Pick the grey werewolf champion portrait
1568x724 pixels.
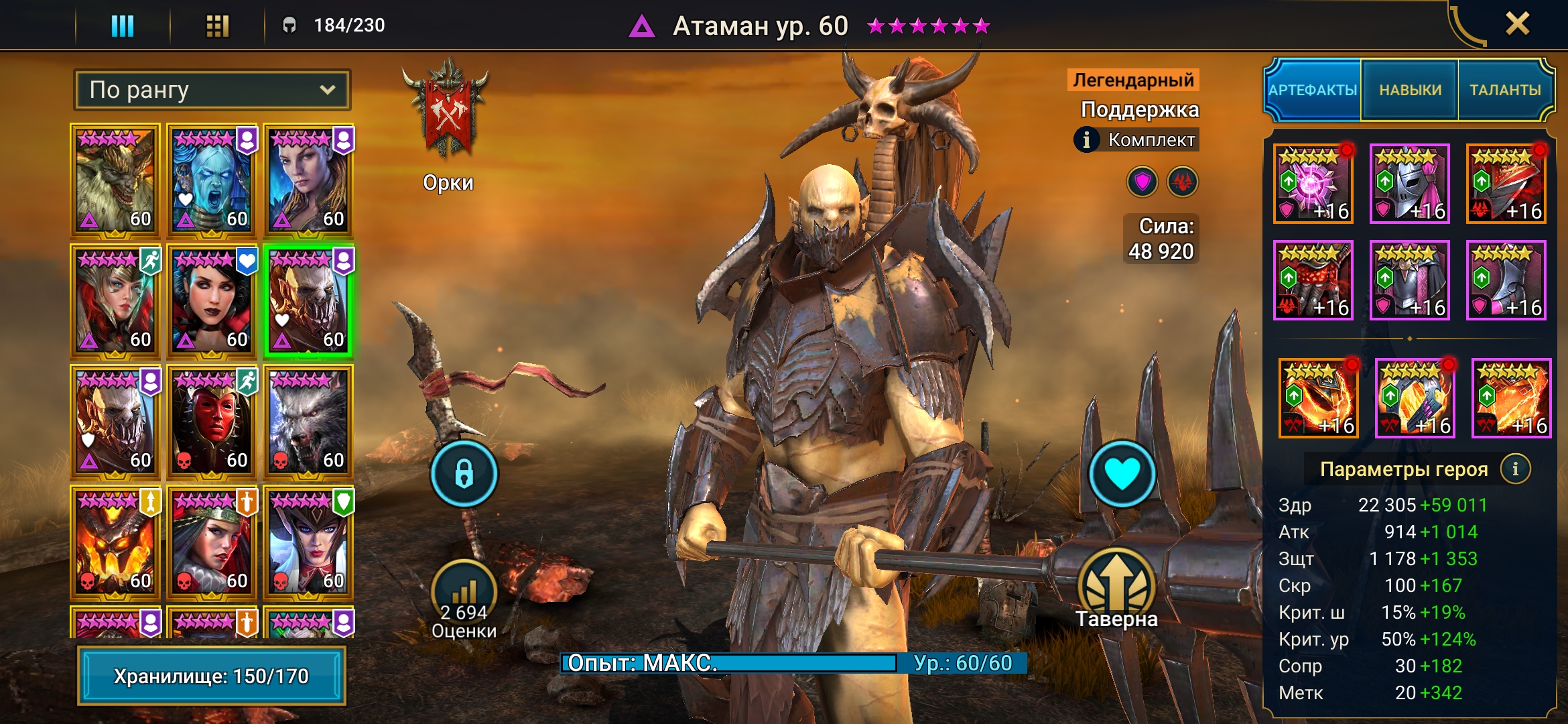point(308,422)
